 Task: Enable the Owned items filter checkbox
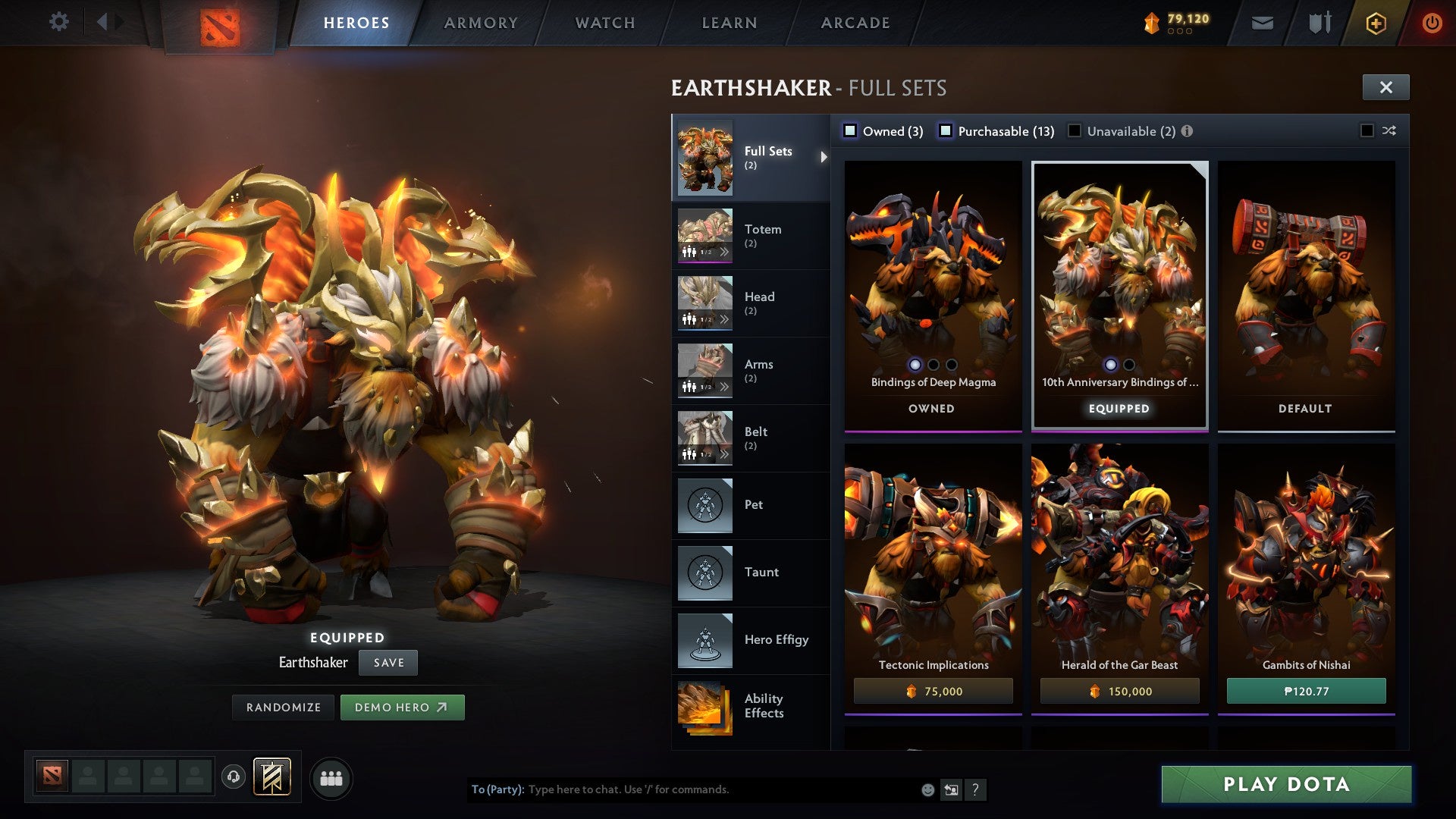851,130
